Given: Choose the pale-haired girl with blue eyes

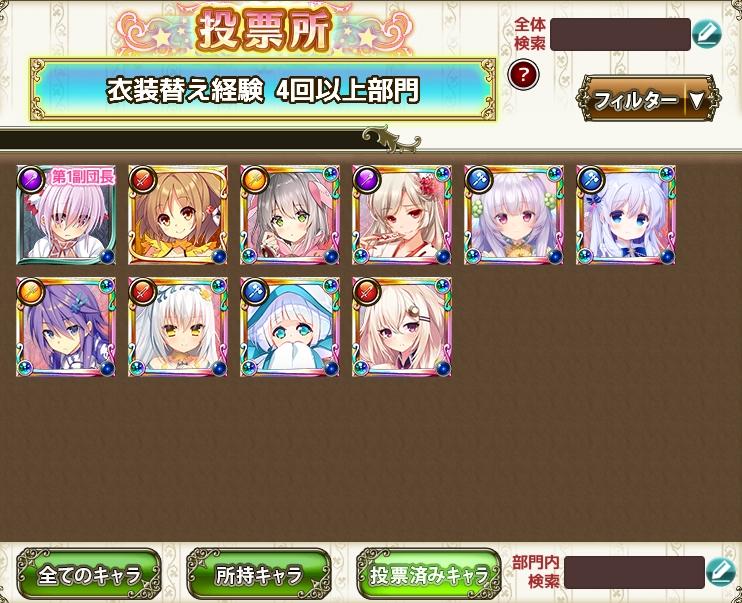Looking at the screenshot, I should (x=626, y=215).
